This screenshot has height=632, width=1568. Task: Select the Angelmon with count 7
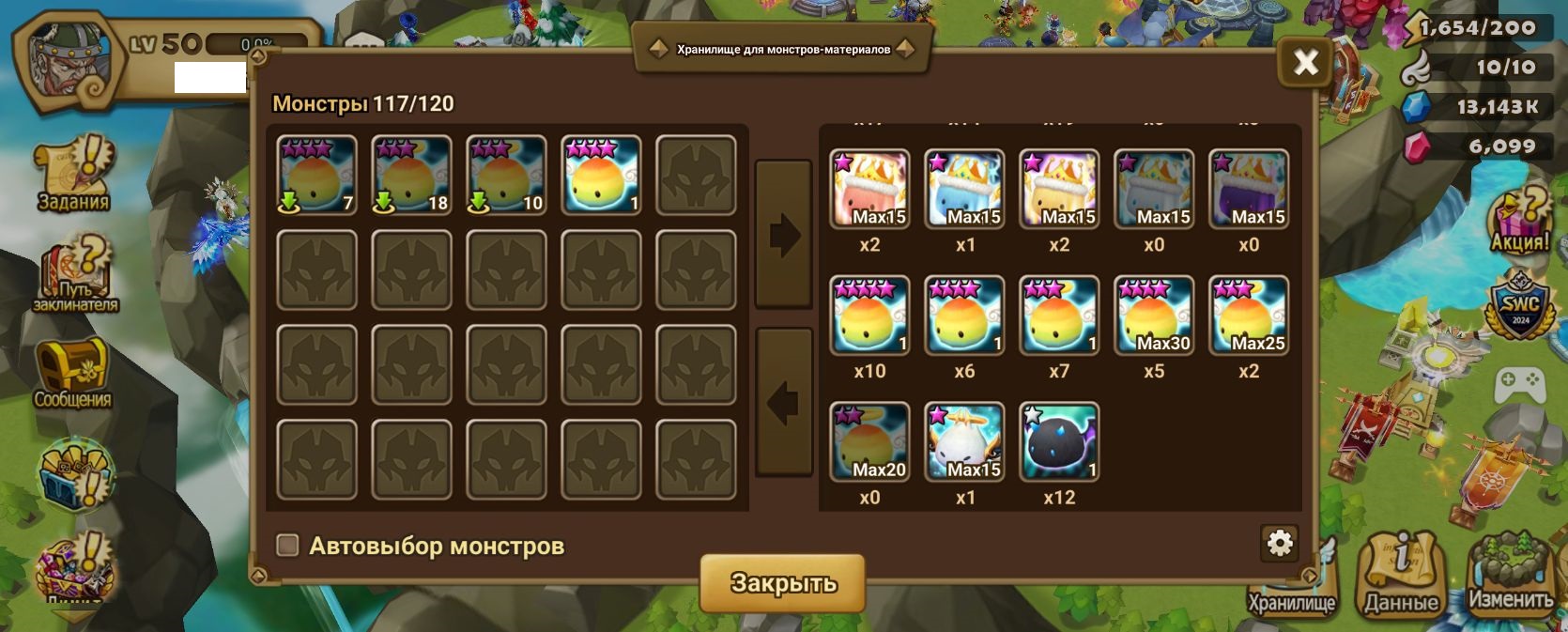pos(317,176)
